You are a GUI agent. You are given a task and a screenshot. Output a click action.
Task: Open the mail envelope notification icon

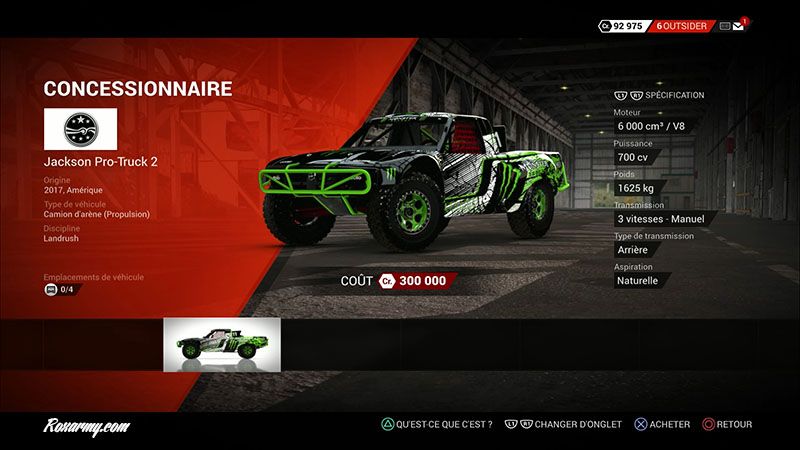739,26
